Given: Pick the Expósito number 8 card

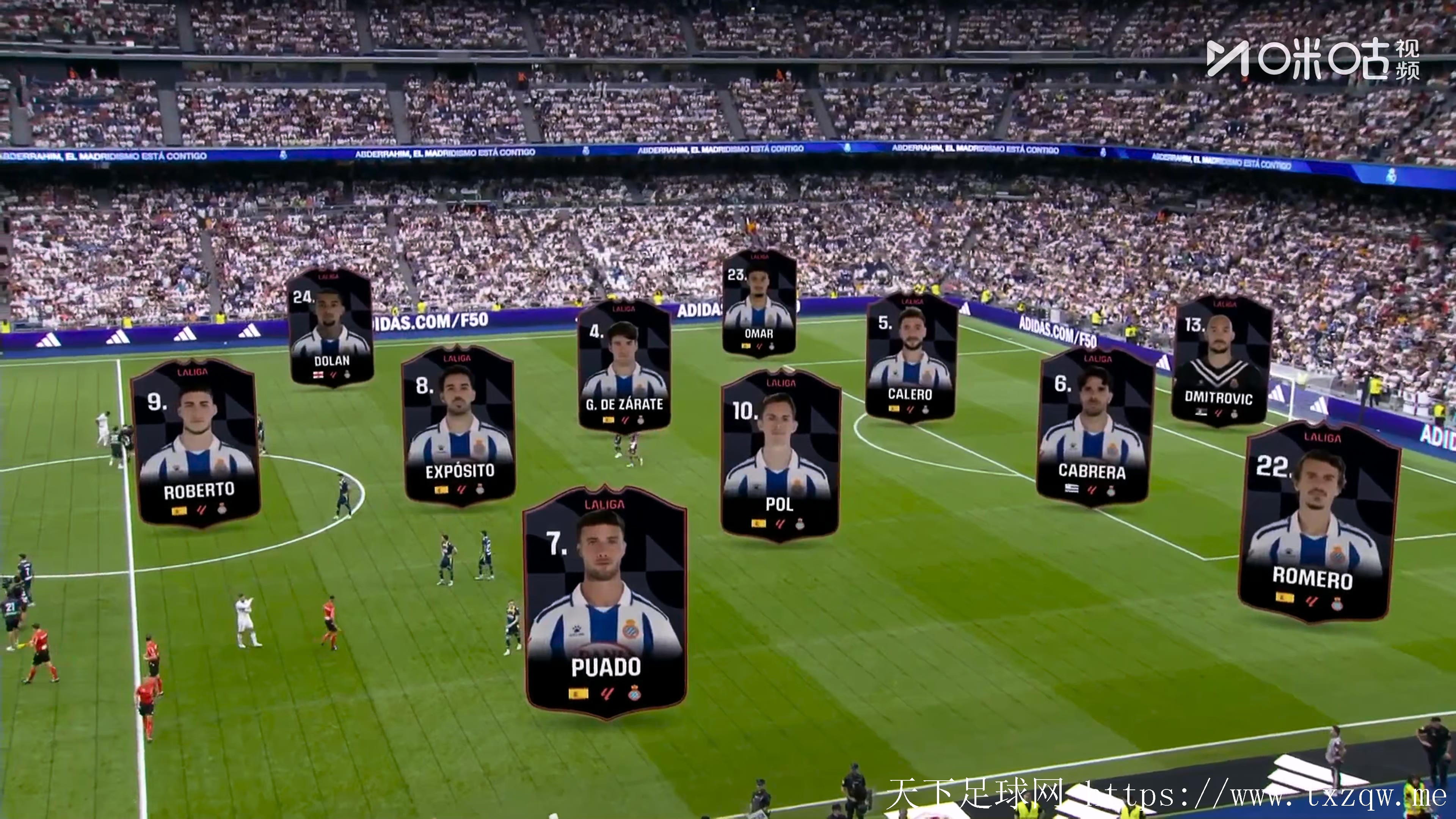Looking at the screenshot, I should [459, 426].
